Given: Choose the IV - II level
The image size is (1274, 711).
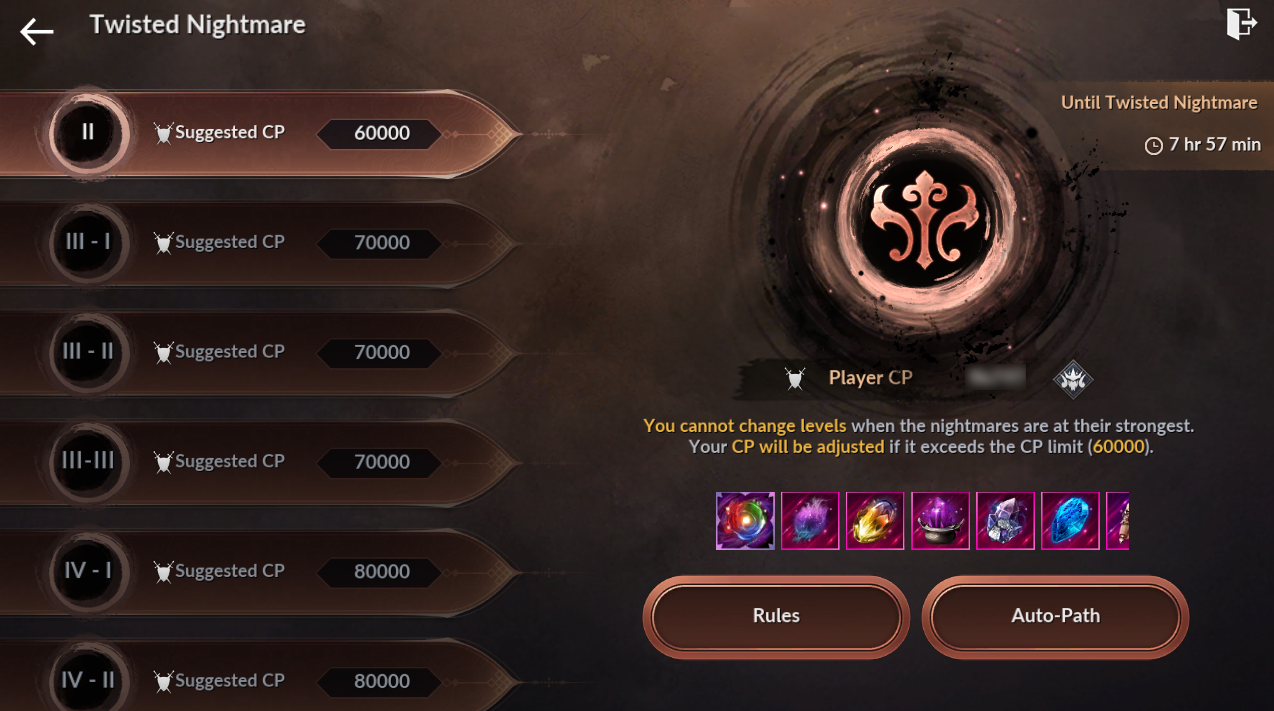Looking at the screenshot, I should (x=260, y=681).
